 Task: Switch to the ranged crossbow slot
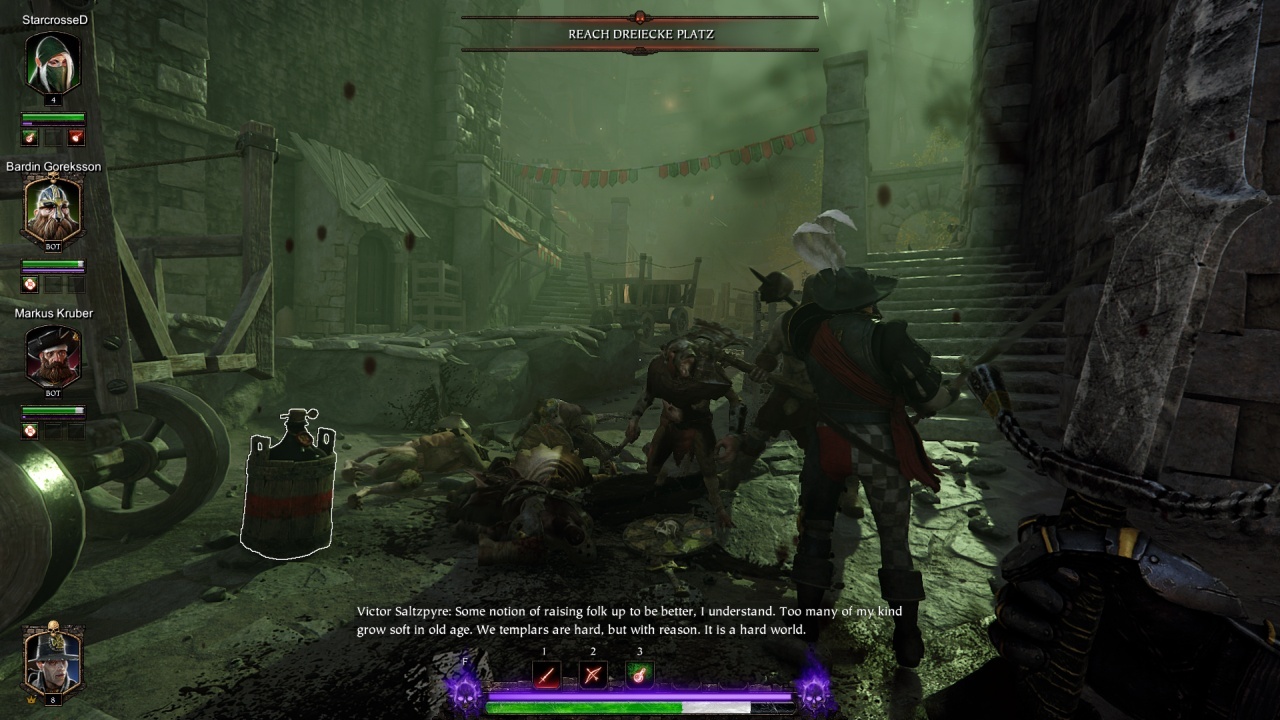[592, 675]
